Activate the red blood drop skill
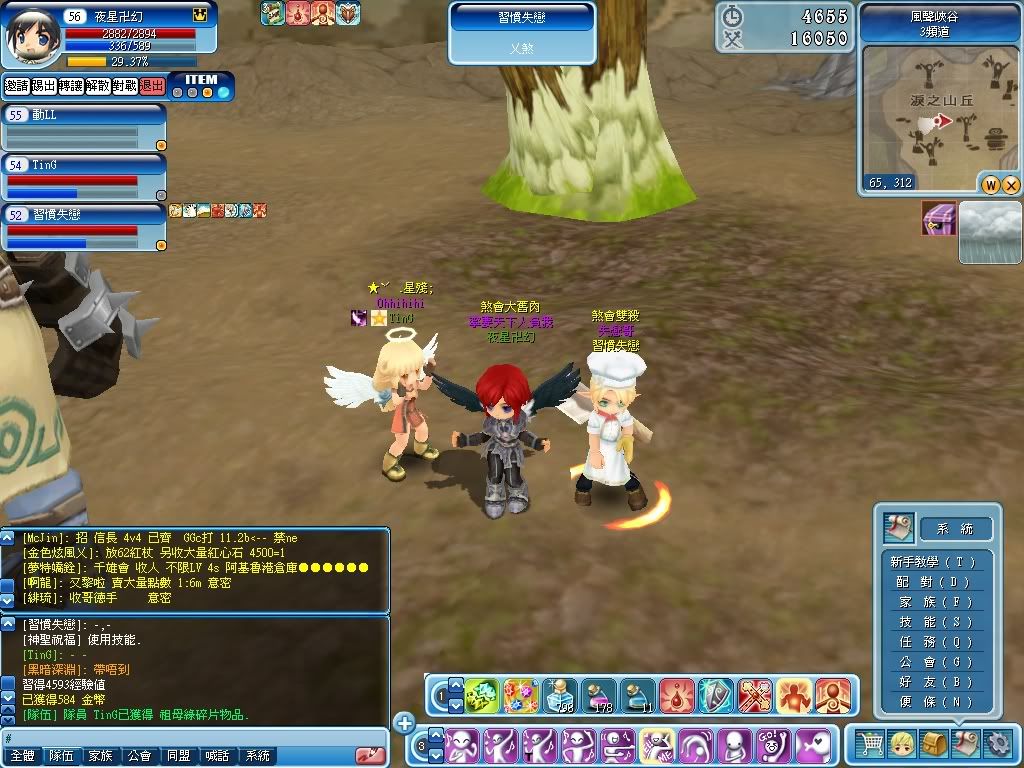The width and height of the screenshot is (1024, 768). (677, 694)
